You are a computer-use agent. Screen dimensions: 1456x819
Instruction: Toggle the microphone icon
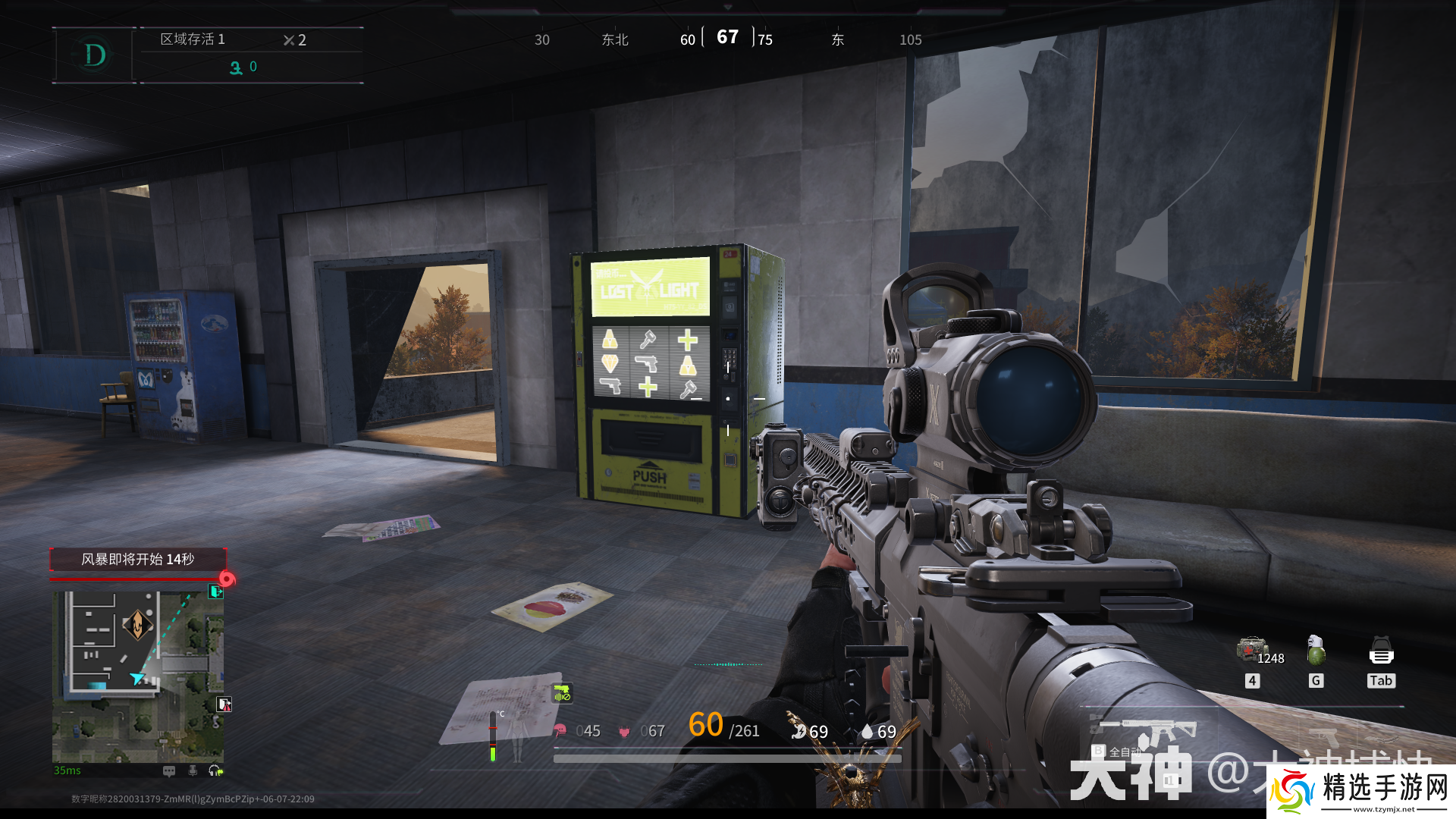coord(193,770)
